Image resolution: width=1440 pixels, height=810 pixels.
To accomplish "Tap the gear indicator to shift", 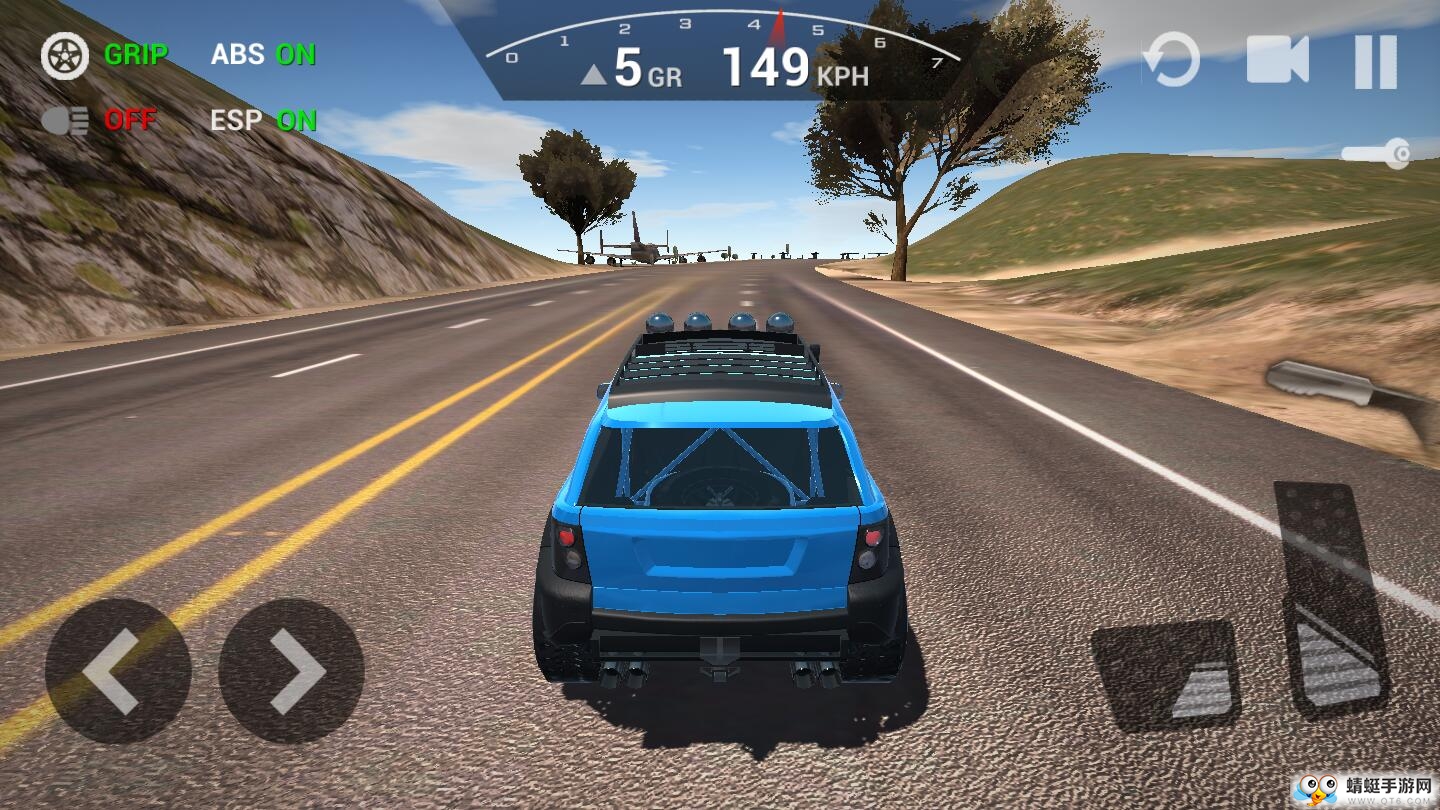I will click(x=632, y=68).
